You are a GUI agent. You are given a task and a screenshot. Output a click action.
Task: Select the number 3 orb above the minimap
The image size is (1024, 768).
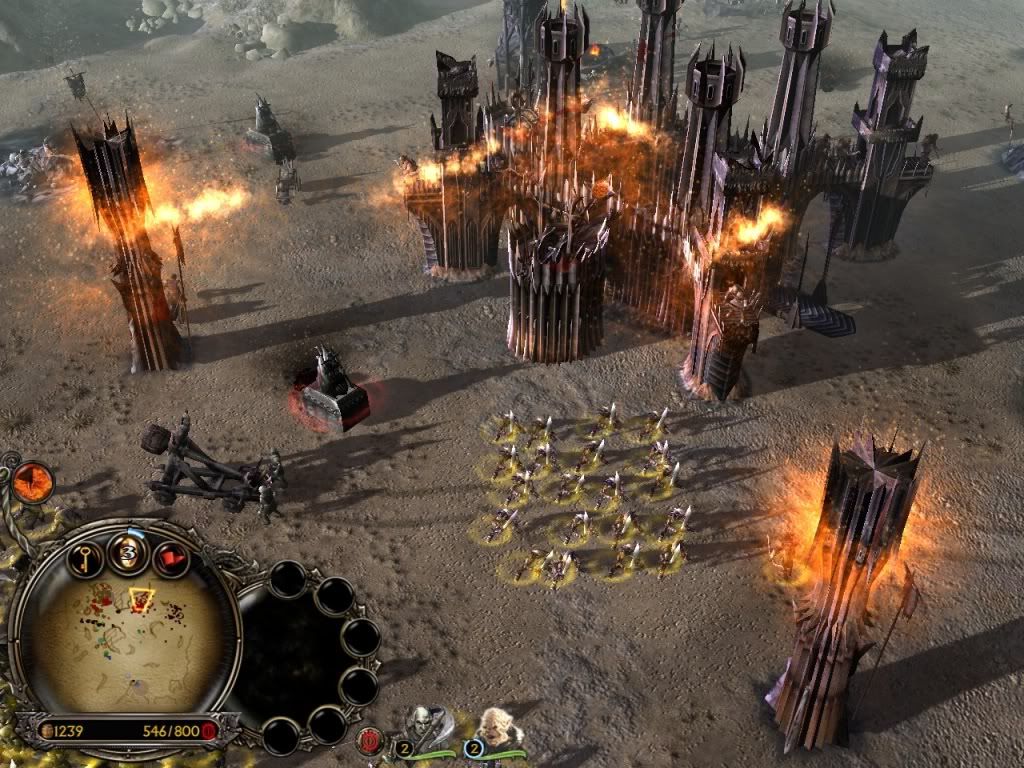point(129,553)
